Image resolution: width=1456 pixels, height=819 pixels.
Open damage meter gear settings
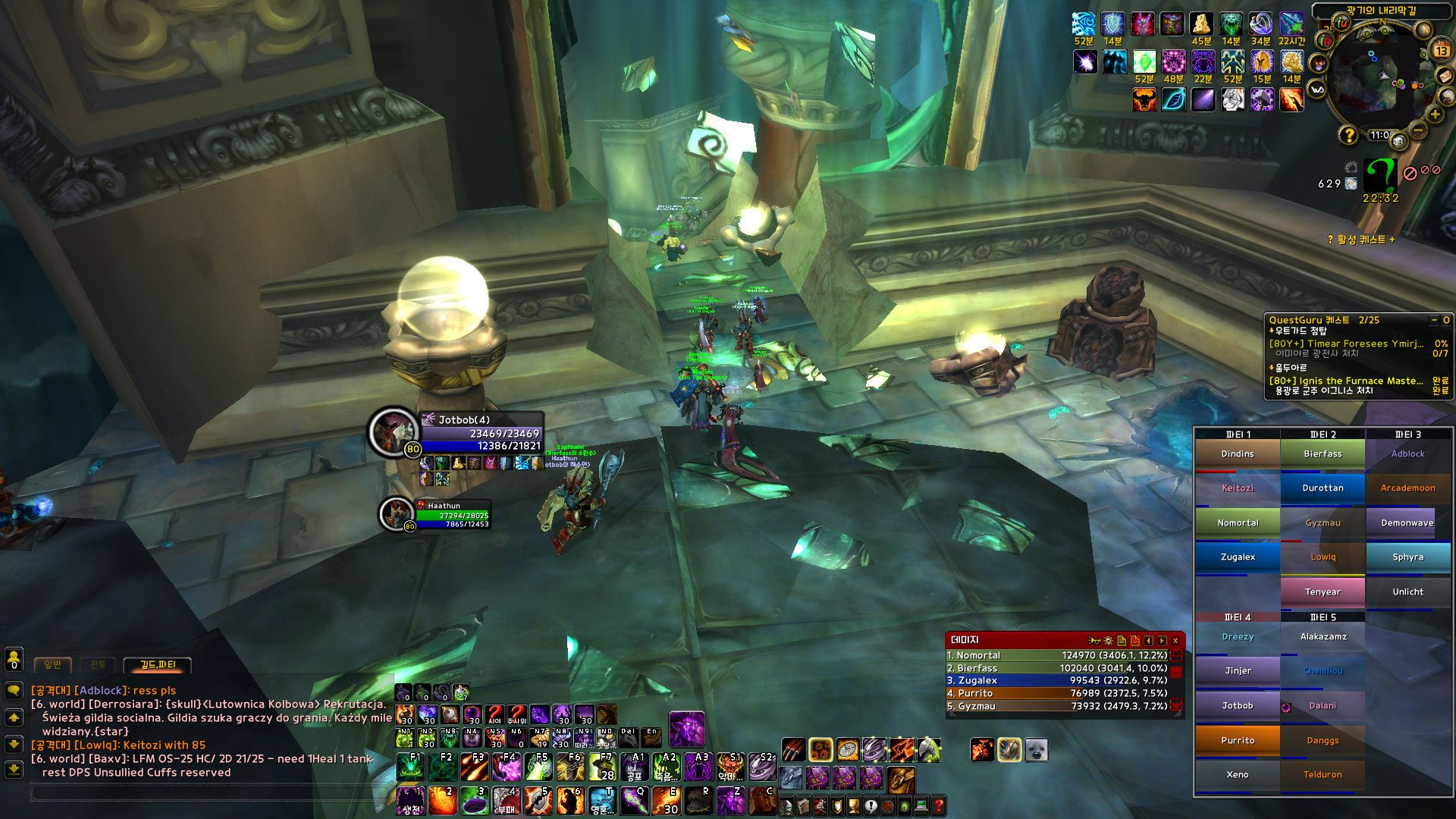(1108, 641)
